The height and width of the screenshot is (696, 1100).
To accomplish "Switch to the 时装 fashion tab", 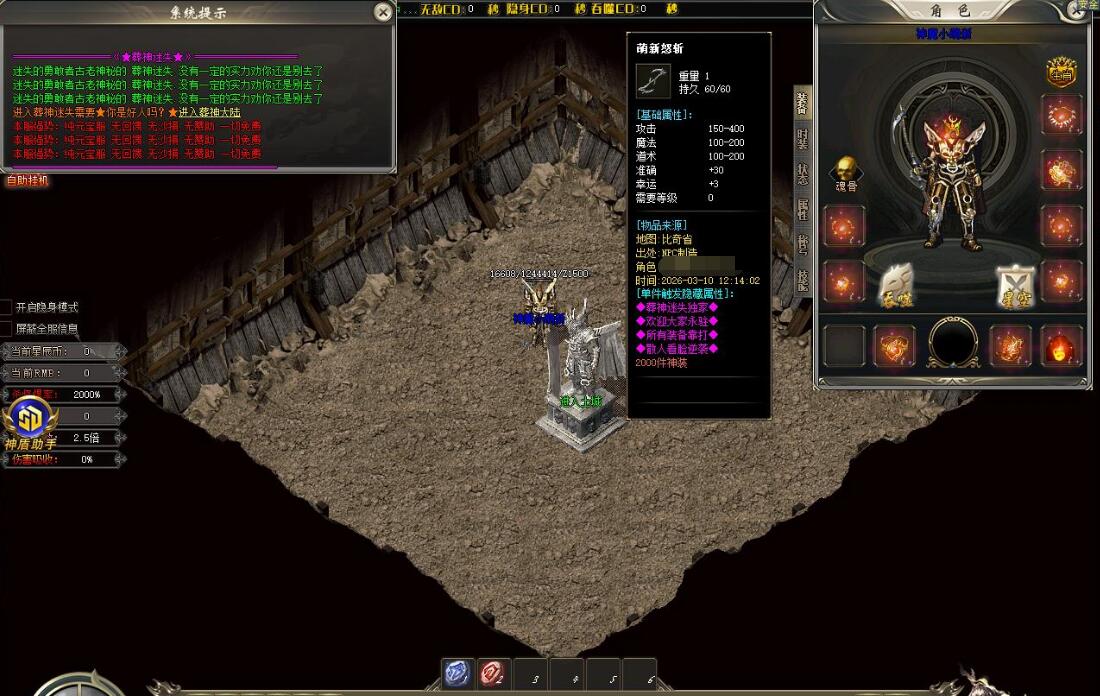I will [802, 139].
